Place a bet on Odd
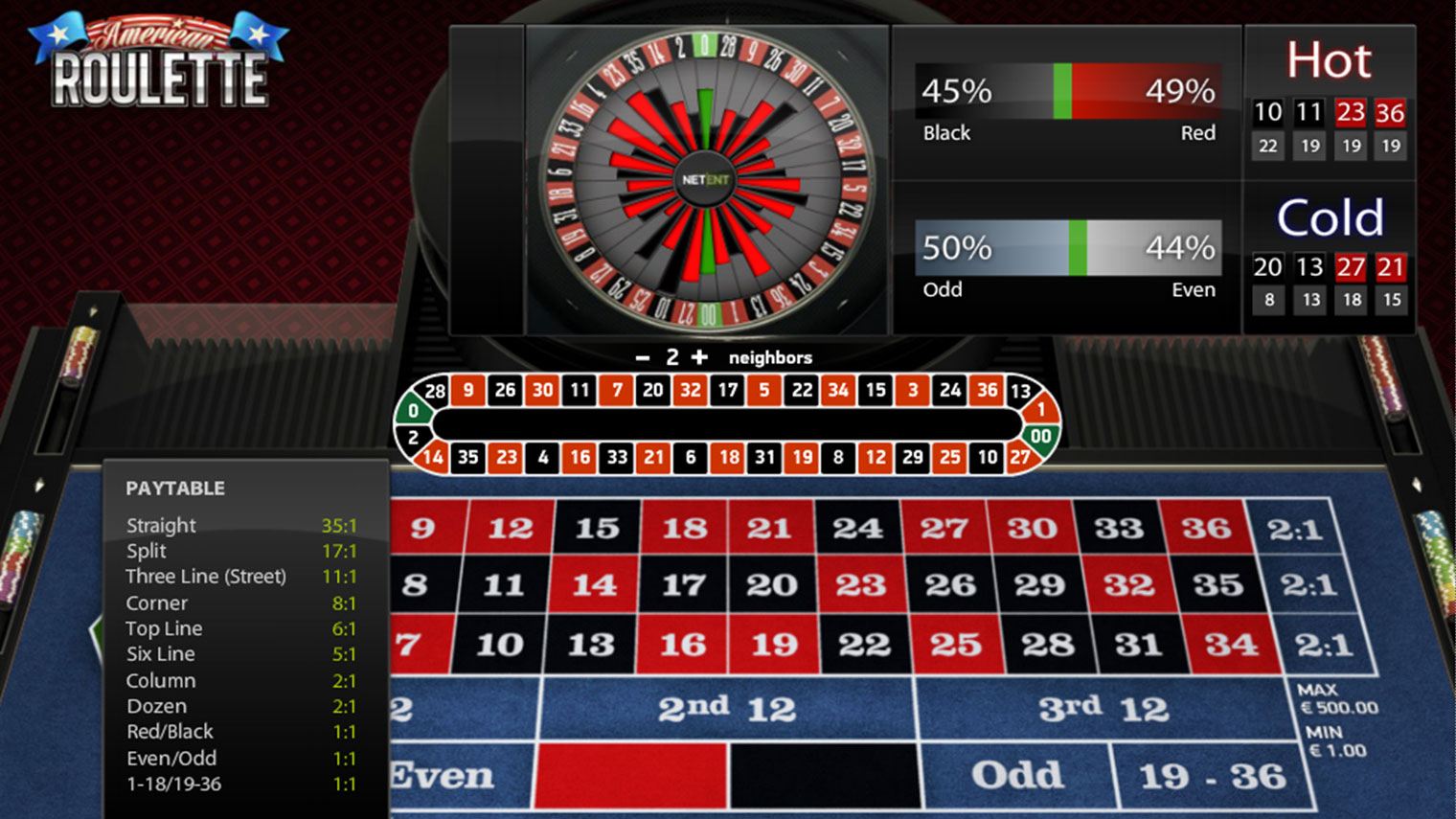The image size is (1456, 819). coord(1017,771)
